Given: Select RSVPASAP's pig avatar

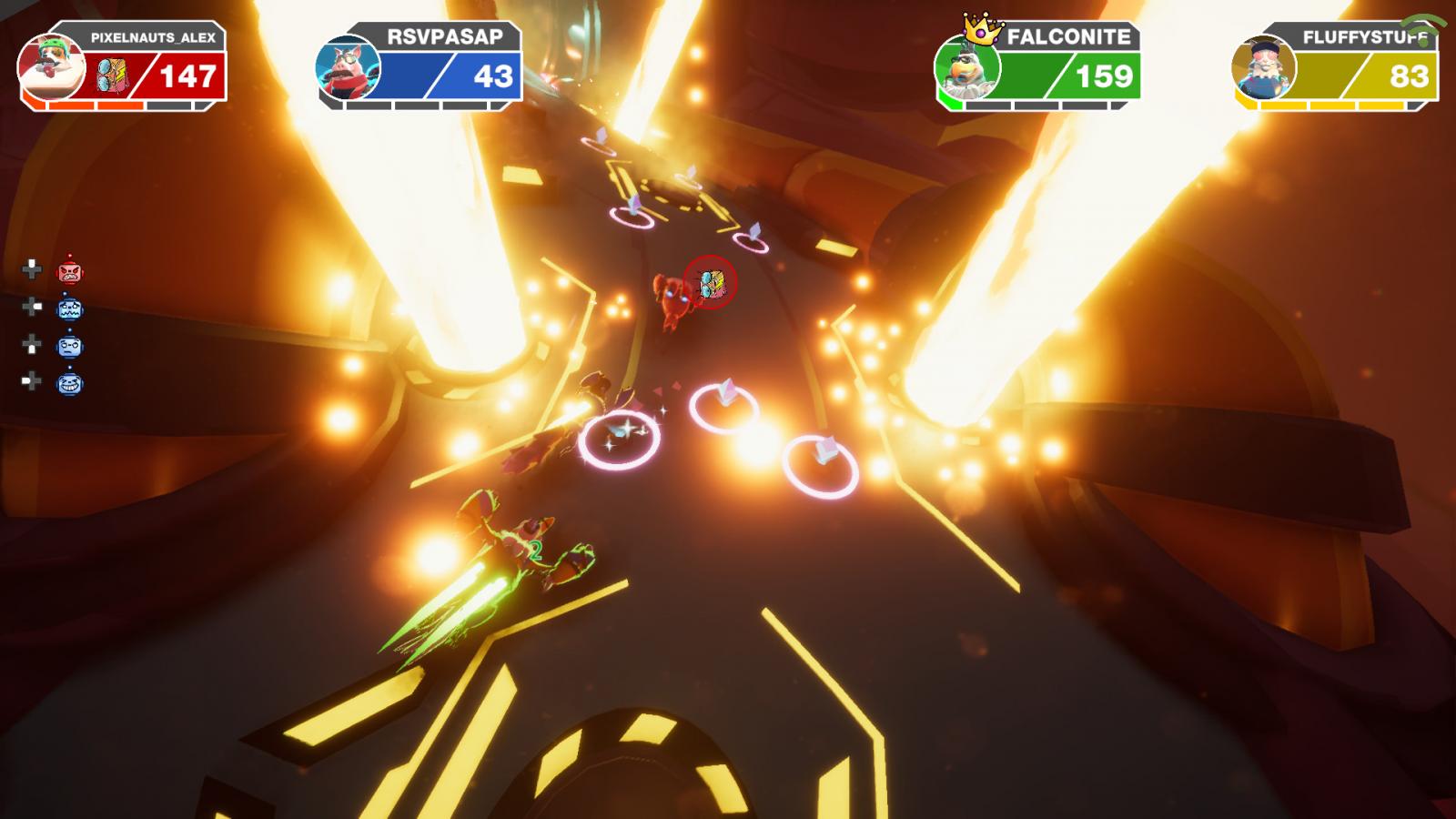Looking at the screenshot, I should 347,66.
